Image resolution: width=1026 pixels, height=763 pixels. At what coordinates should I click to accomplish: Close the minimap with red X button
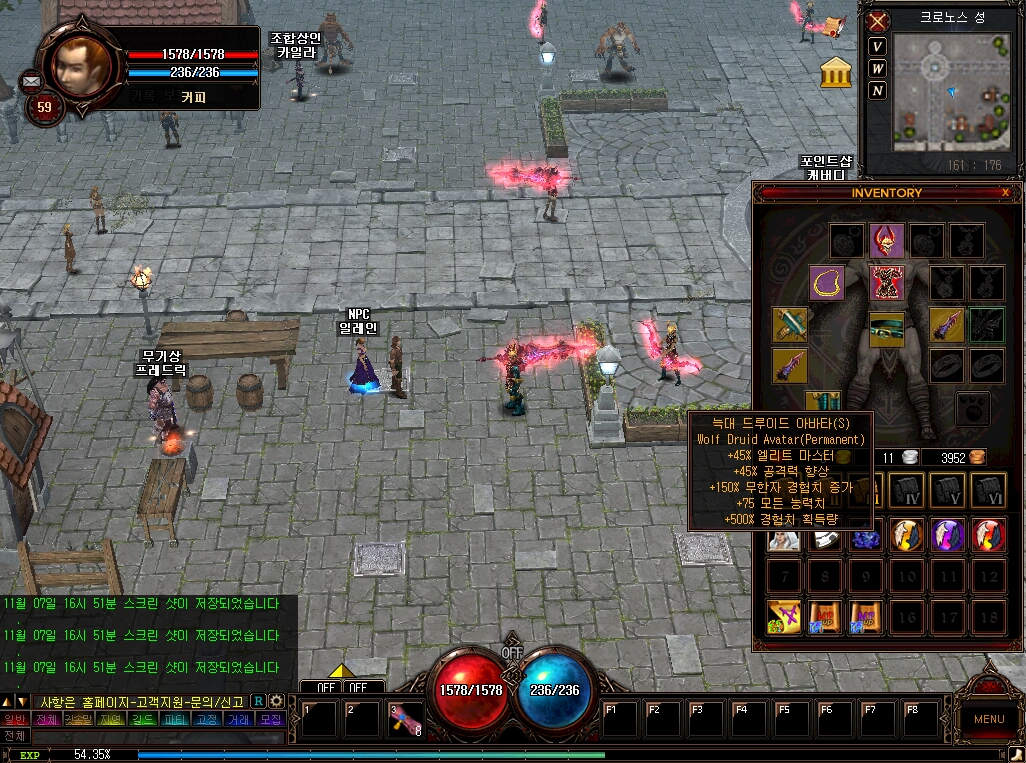point(878,21)
